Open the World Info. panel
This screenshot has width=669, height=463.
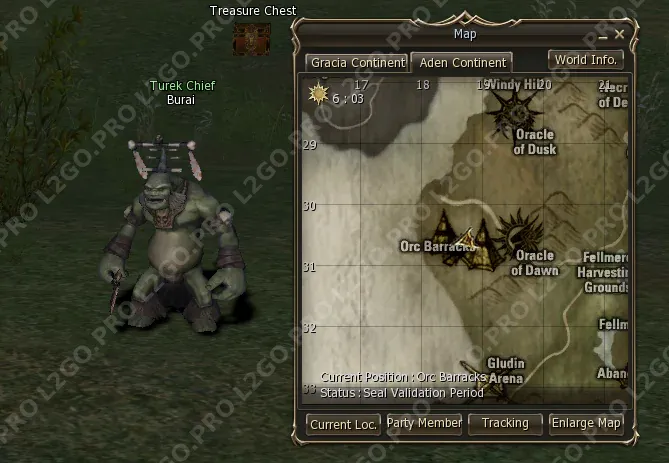pos(586,59)
